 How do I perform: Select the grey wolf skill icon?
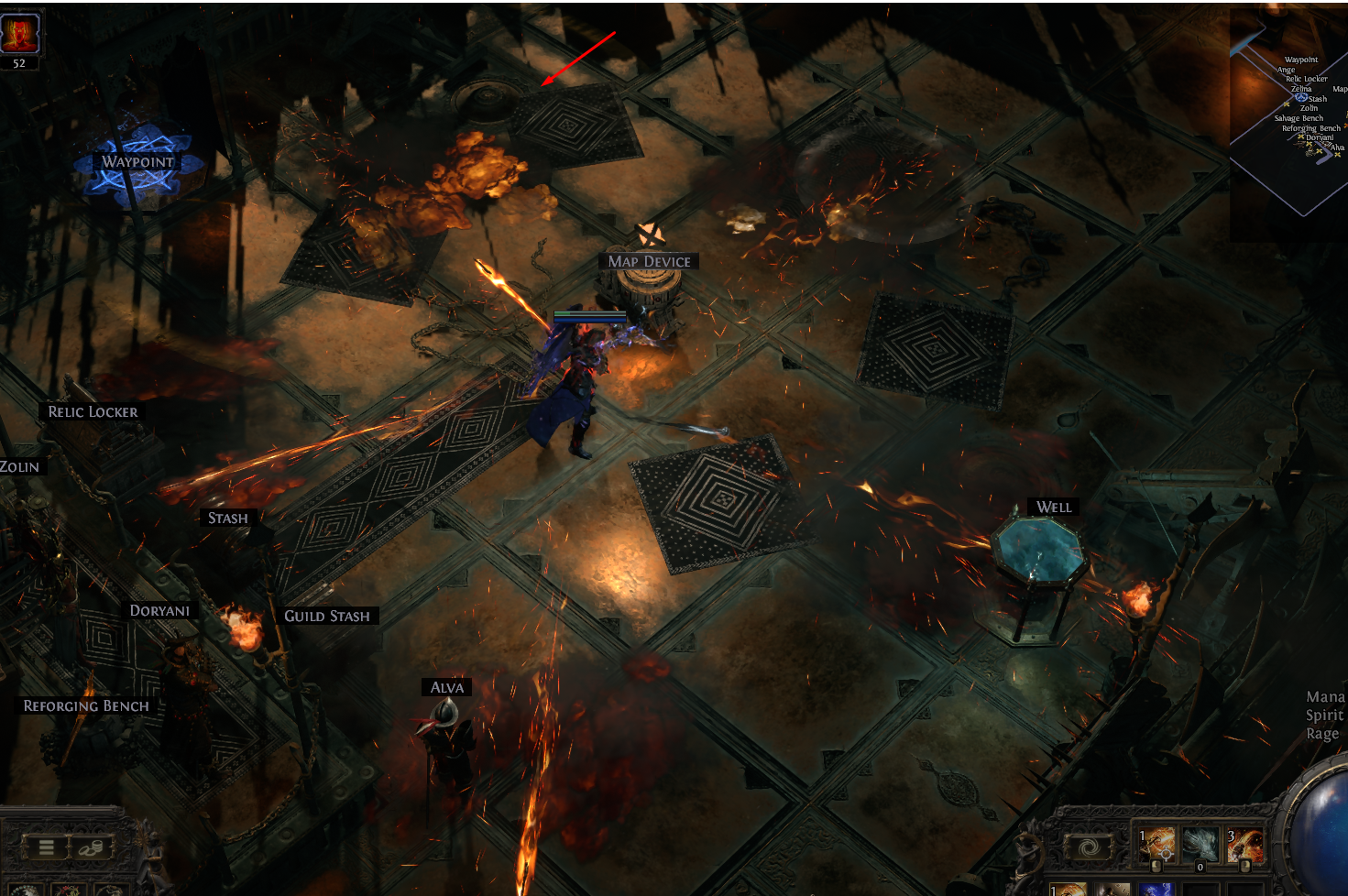1200,845
